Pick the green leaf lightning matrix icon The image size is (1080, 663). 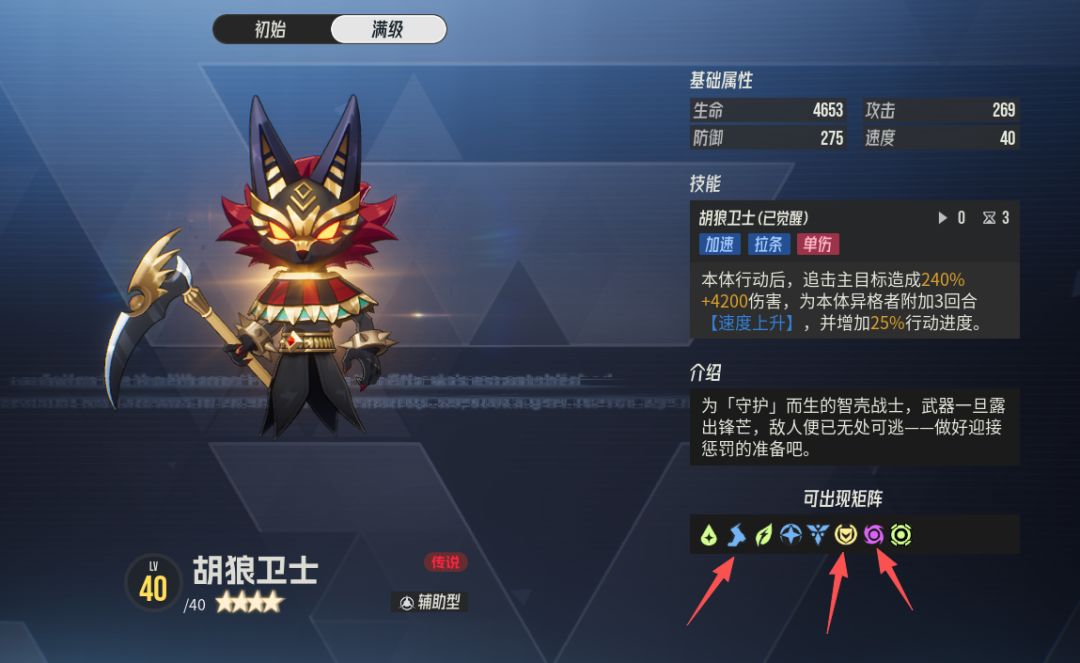pyautogui.click(x=764, y=536)
